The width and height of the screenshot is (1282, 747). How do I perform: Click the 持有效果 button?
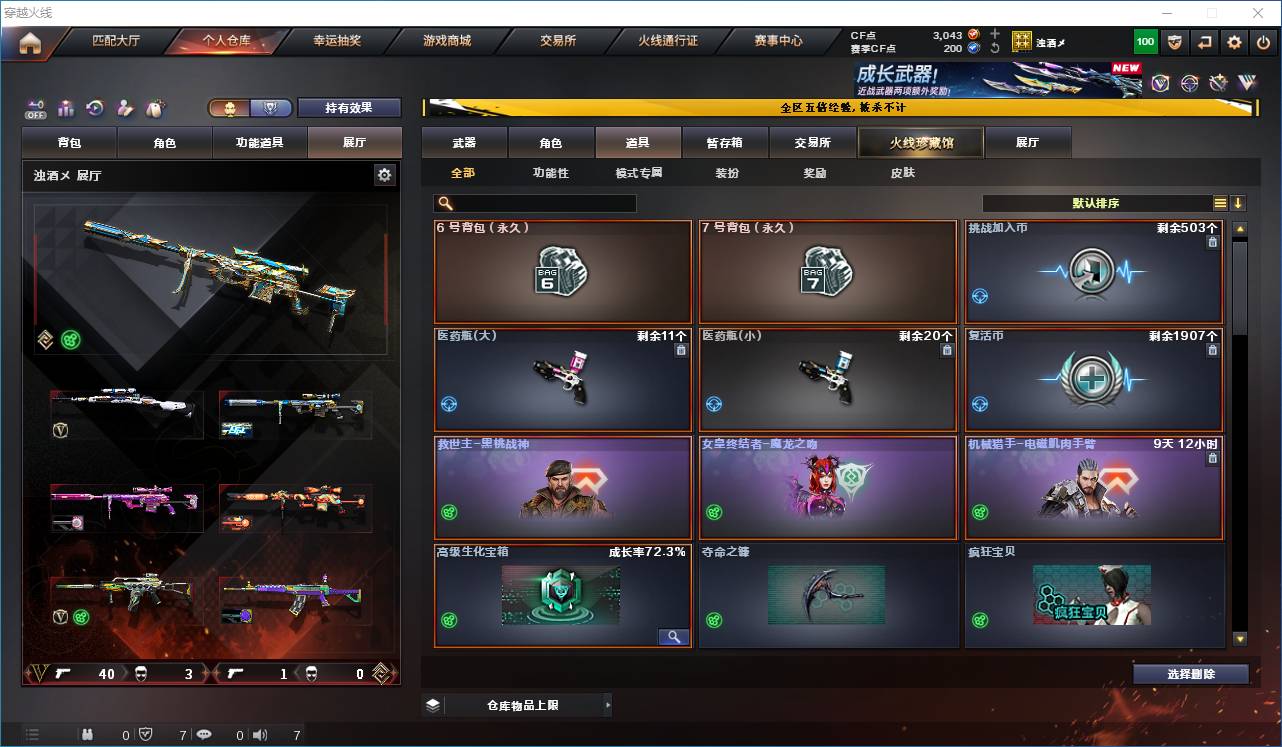[x=348, y=107]
